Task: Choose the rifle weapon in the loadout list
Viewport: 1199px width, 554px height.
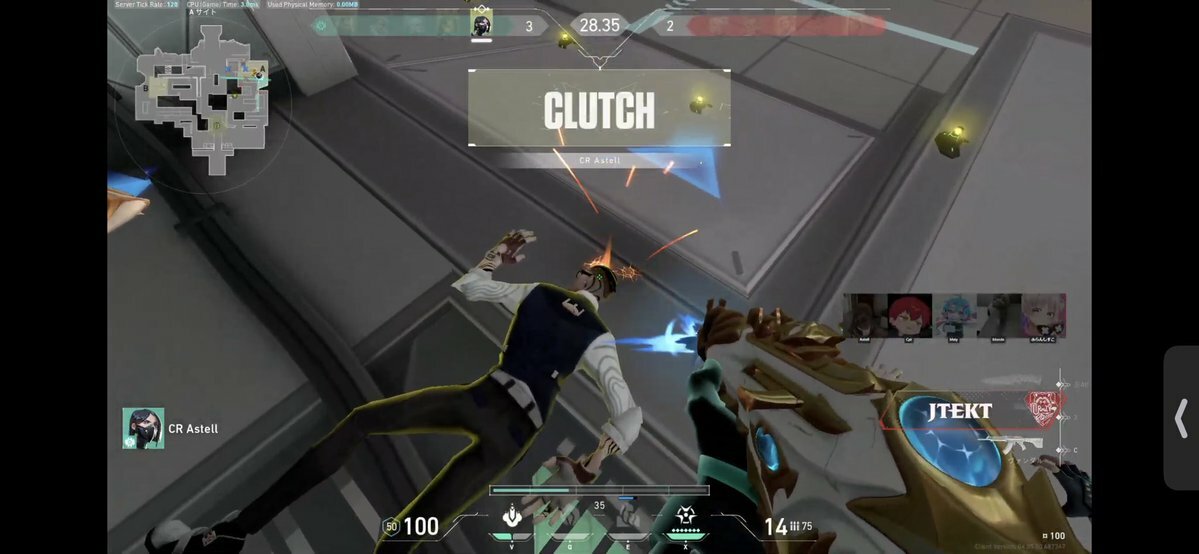Action: 1010,444
